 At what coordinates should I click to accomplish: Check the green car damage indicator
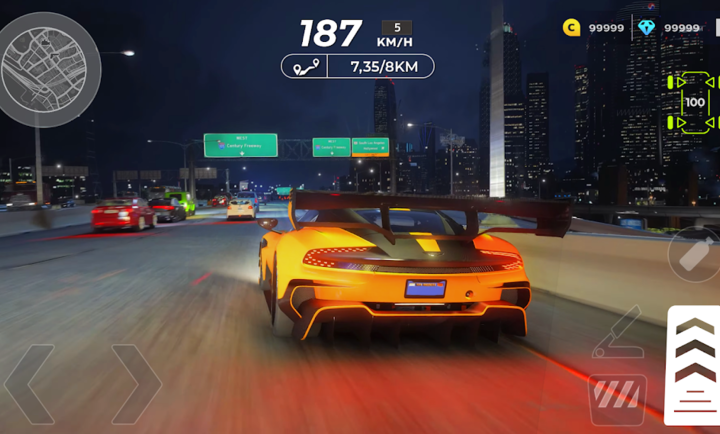click(694, 102)
